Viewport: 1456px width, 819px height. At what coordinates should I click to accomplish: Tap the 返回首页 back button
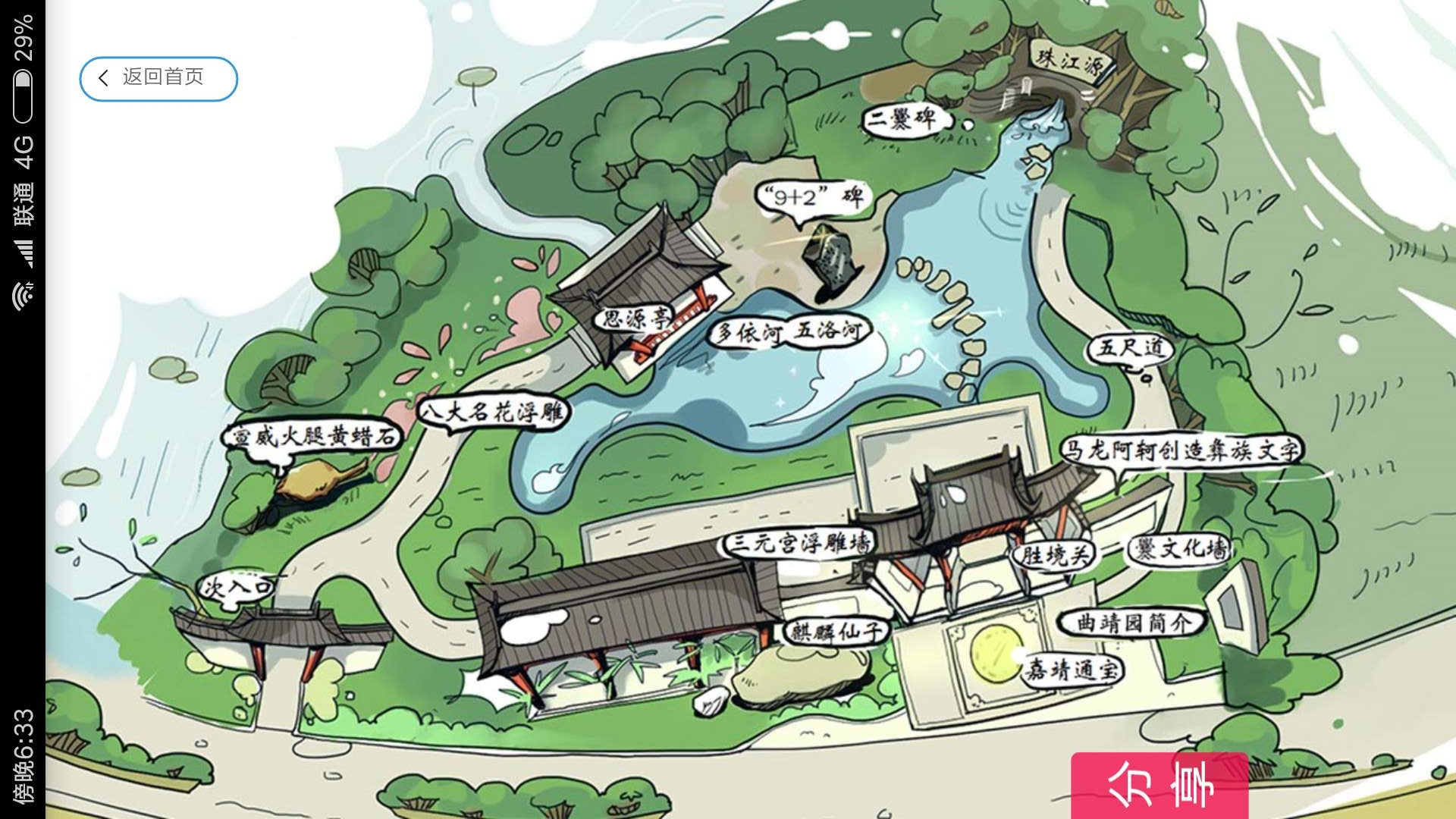[158, 78]
